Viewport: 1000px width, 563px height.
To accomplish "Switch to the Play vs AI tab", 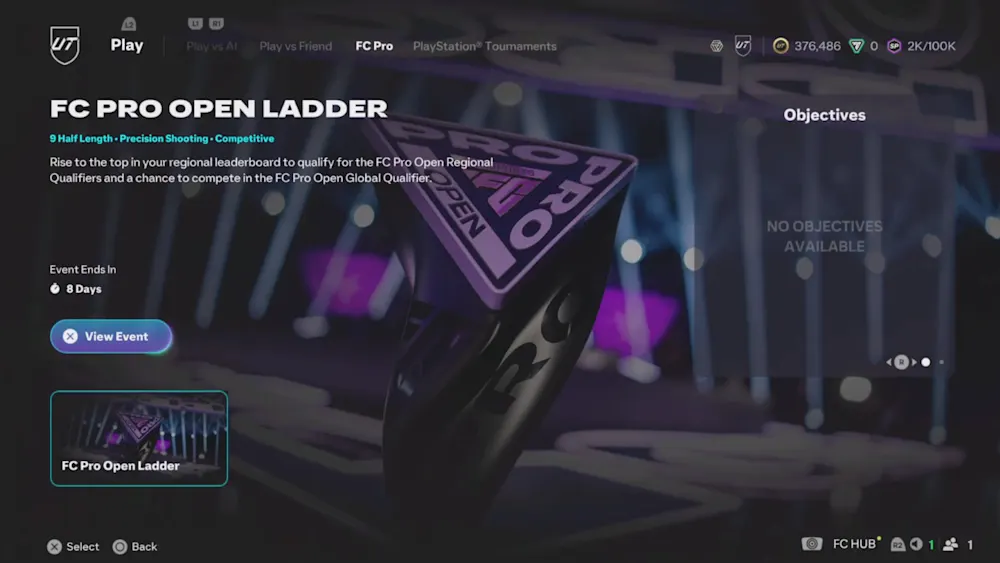I will tap(212, 46).
